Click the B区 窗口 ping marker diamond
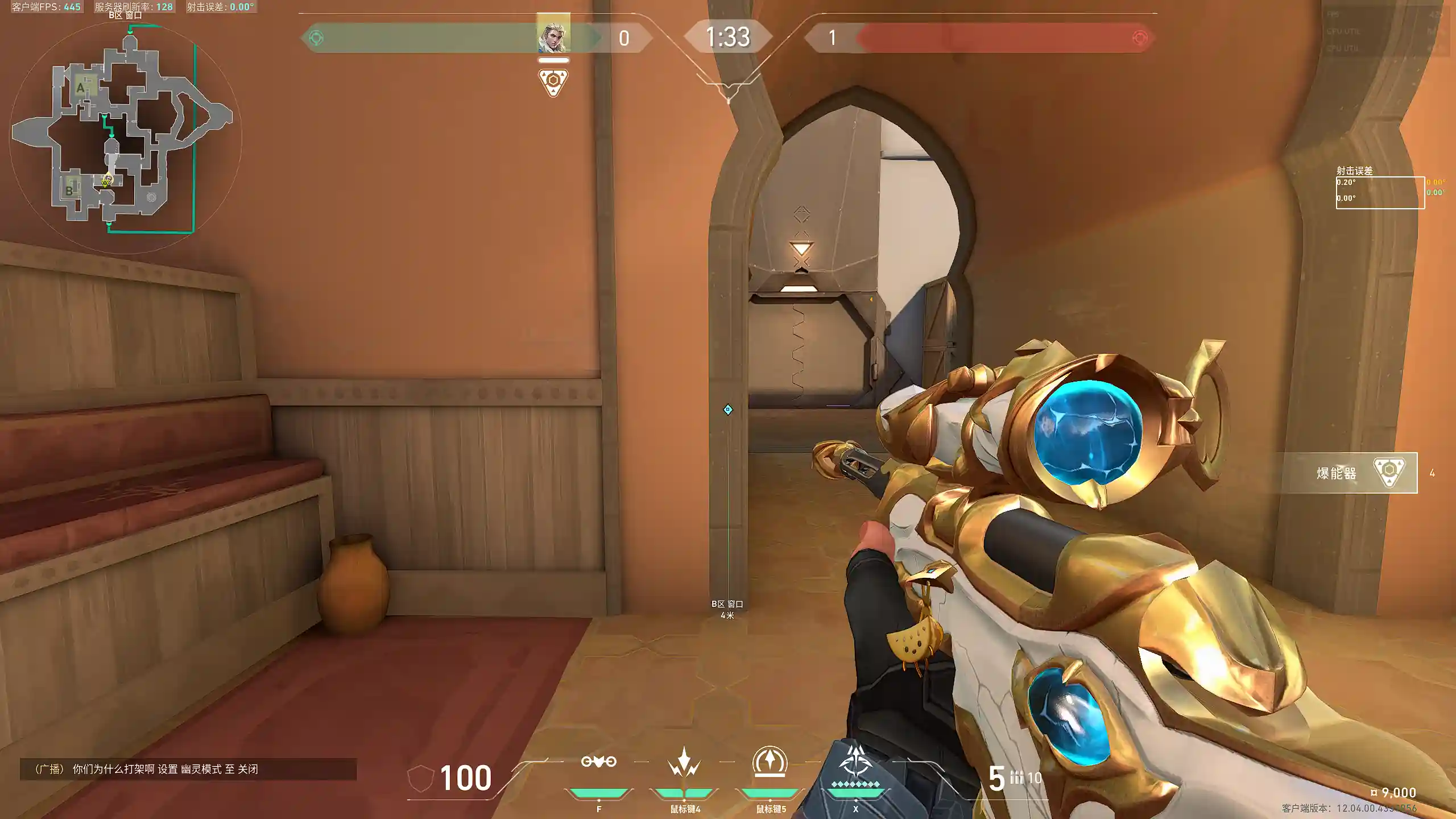Viewport: 1456px width, 819px height. [x=727, y=409]
